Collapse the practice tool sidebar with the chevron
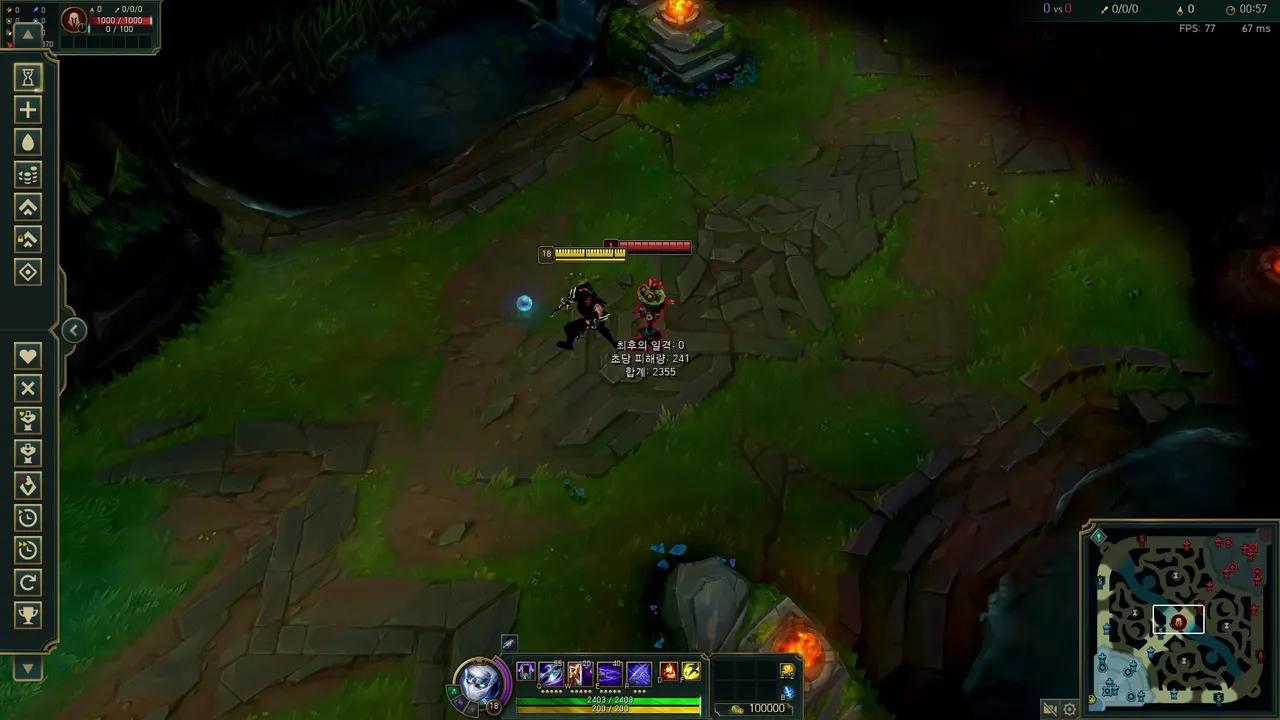 pyautogui.click(x=74, y=330)
